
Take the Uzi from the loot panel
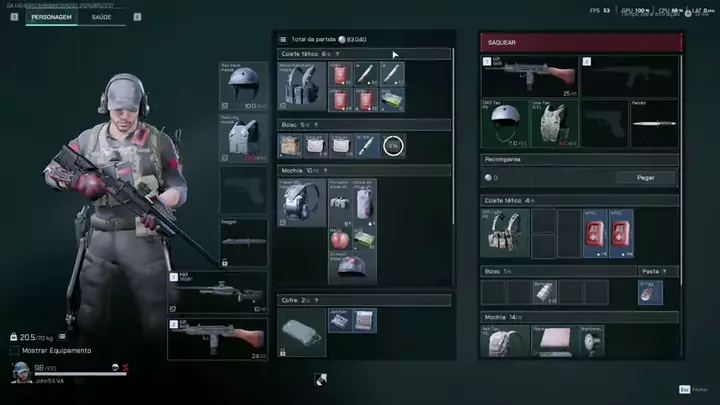(x=529, y=76)
